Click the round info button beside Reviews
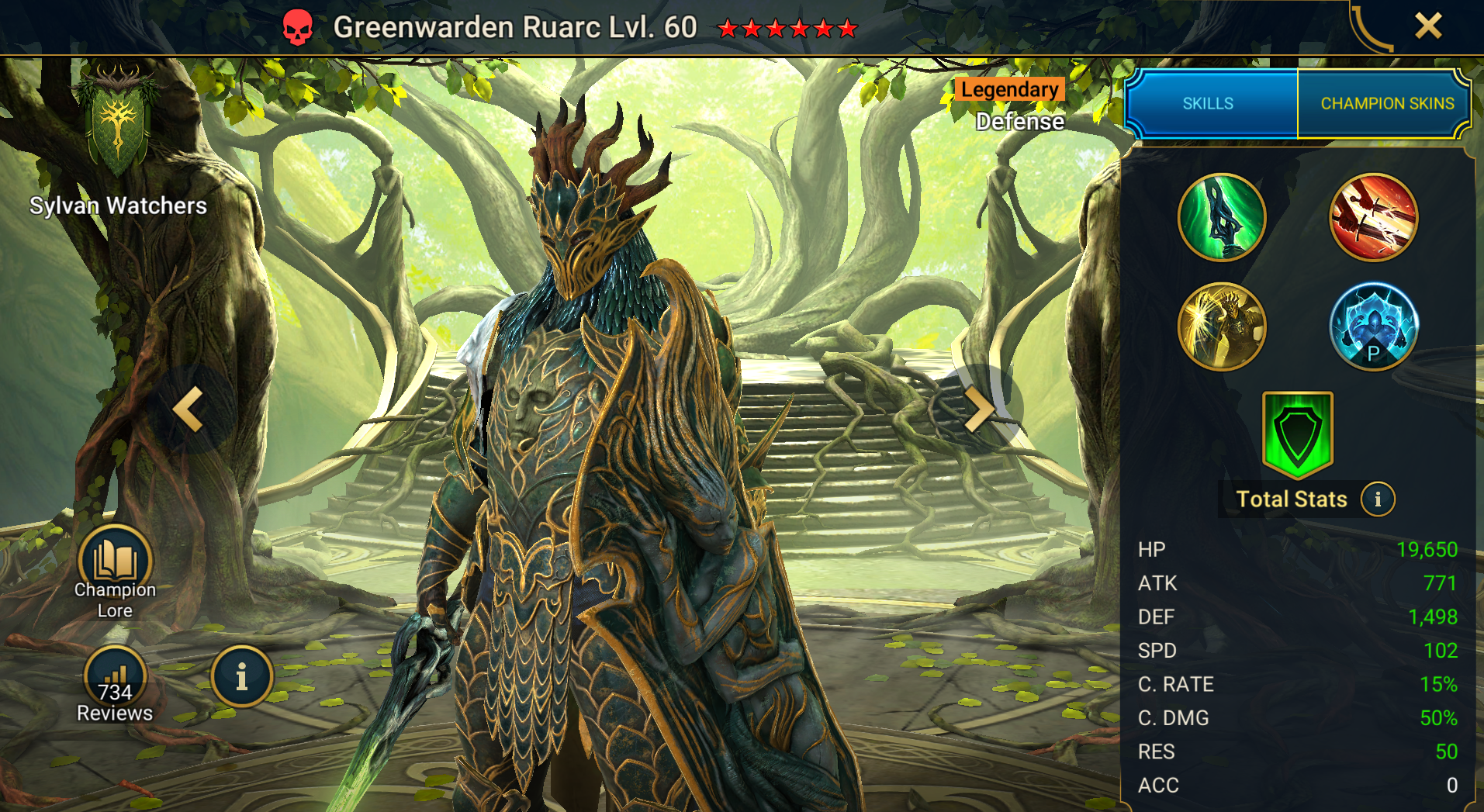1484x812 pixels. point(241,676)
